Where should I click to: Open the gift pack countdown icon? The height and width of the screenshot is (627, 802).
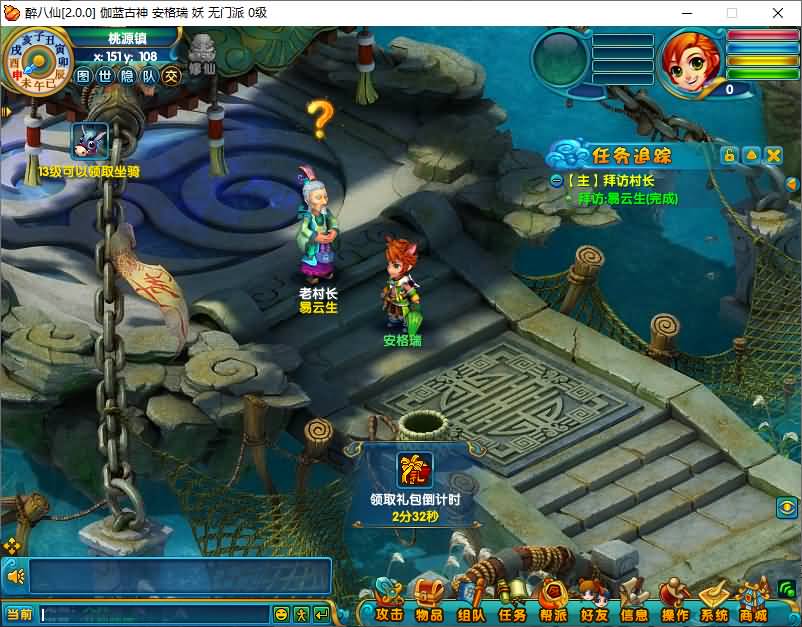click(413, 468)
